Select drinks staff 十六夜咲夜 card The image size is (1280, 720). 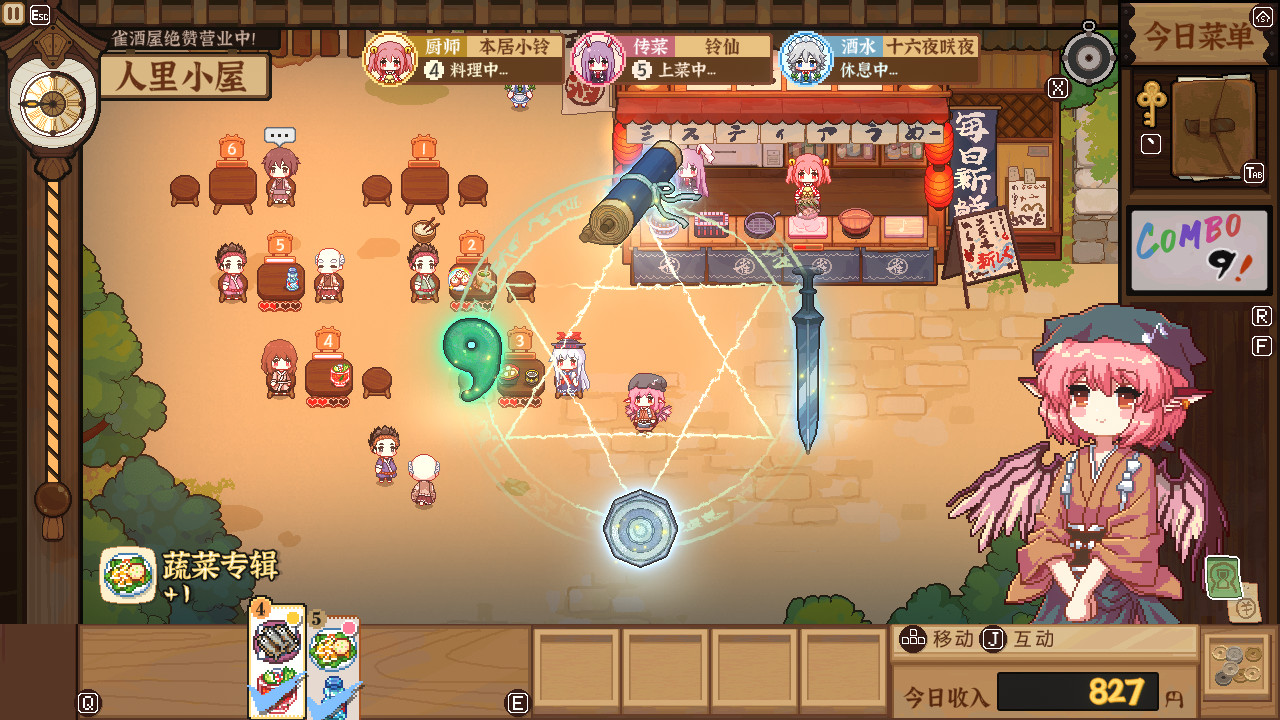click(x=878, y=58)
